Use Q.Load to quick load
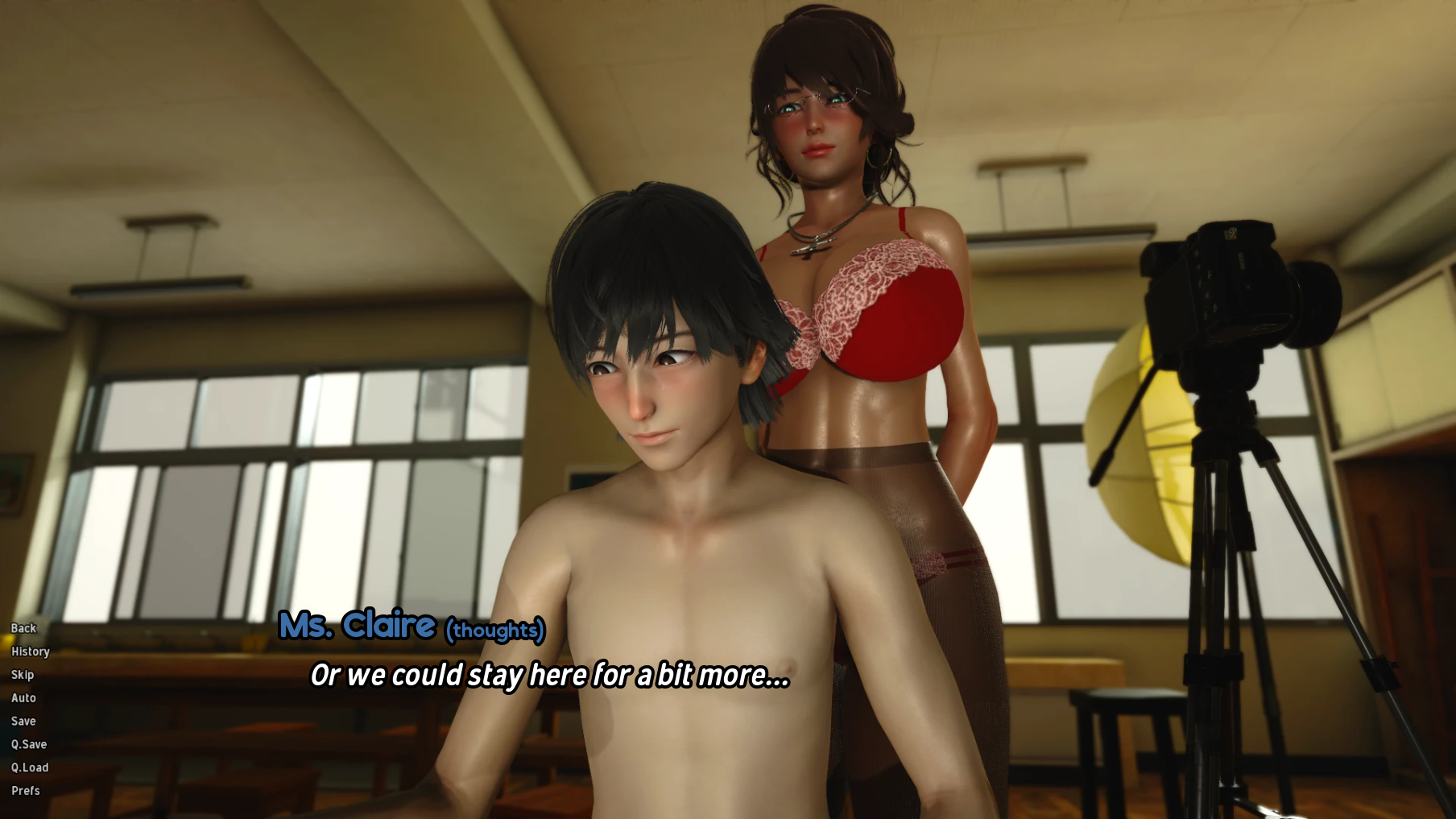 tap(30, 768)
